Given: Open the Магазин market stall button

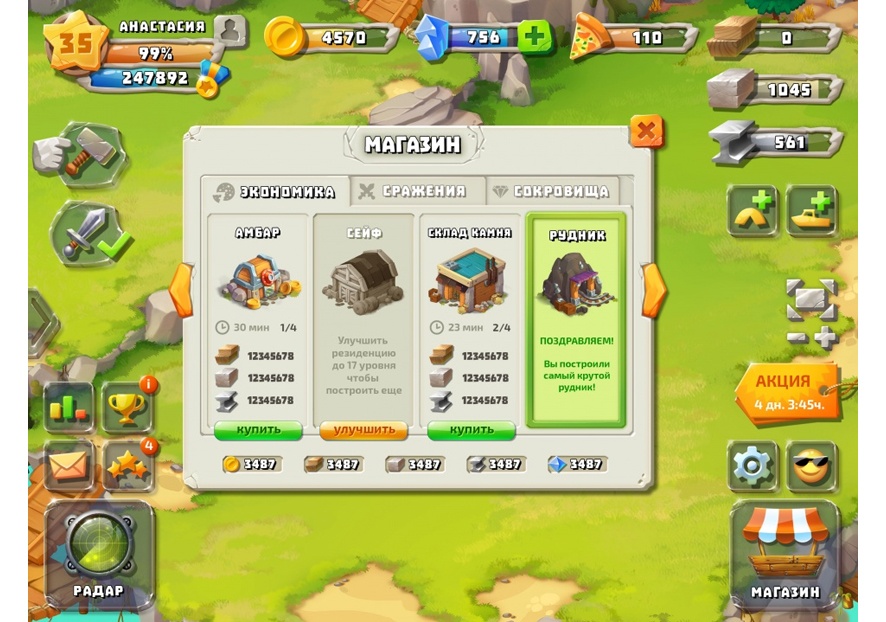Looking at the screenshot, I should [785, 554].
